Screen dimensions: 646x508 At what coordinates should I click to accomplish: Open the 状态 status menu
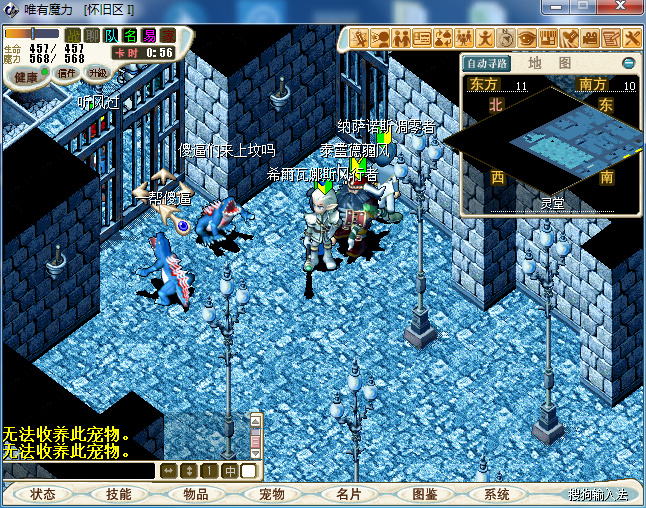click(43, 494)
